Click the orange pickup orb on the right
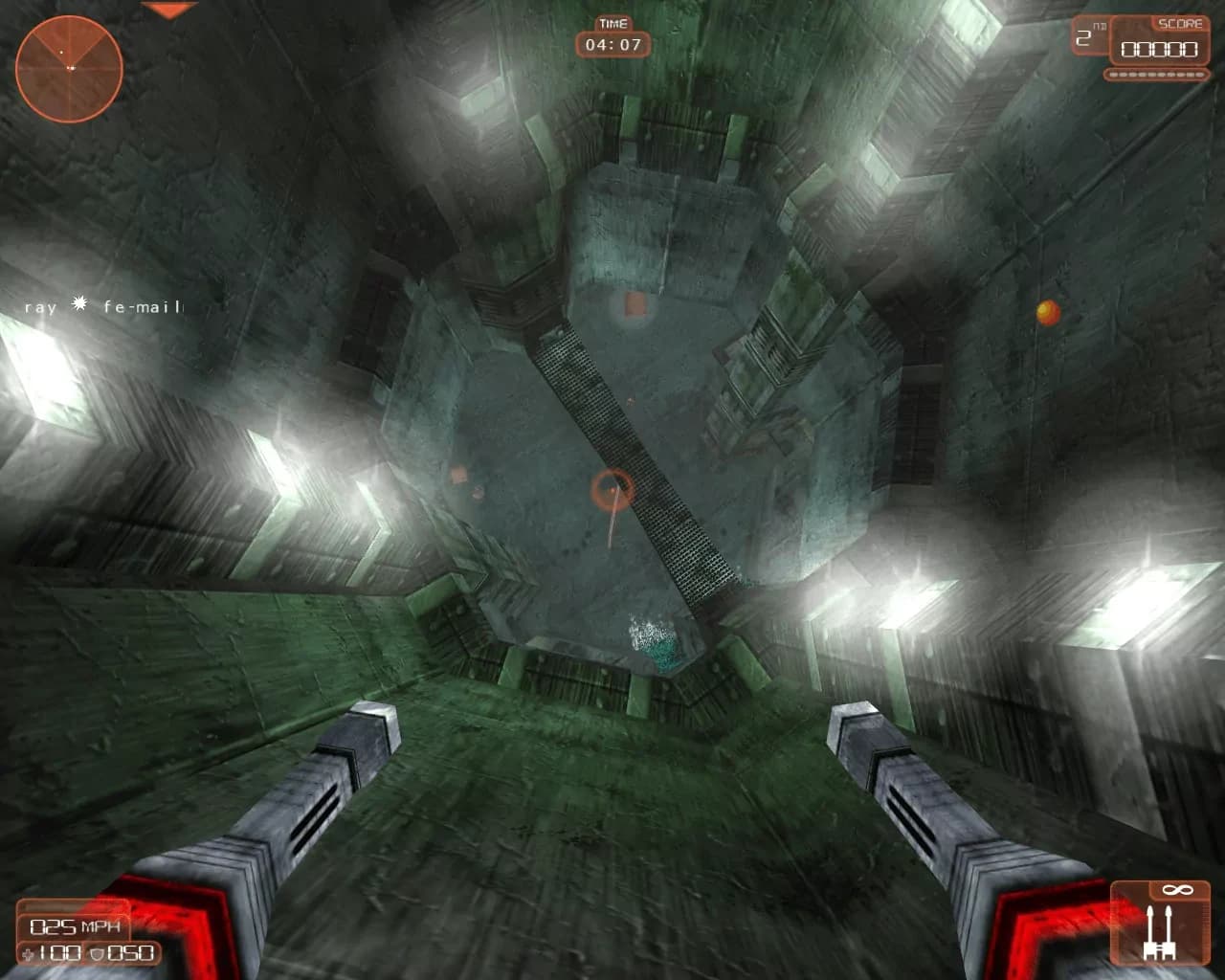This screenshot has height=980, width=1225. (1045, 311)
